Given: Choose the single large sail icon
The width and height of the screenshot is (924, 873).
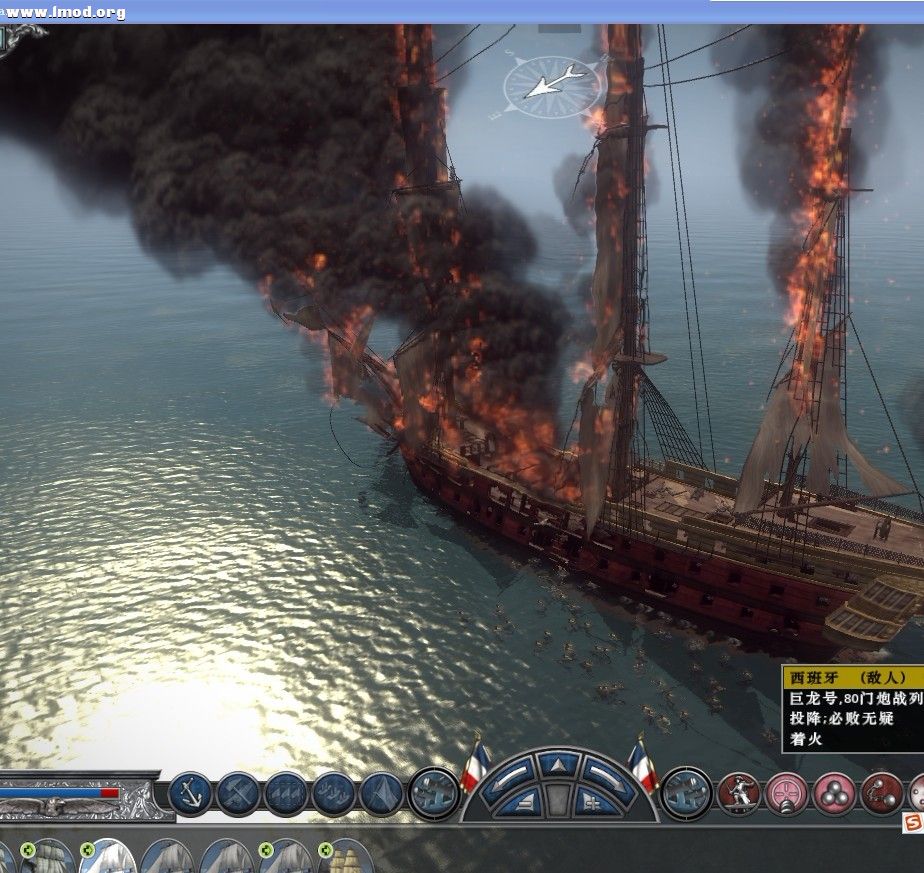Looking at the screenshot, I should coord(381,793).
